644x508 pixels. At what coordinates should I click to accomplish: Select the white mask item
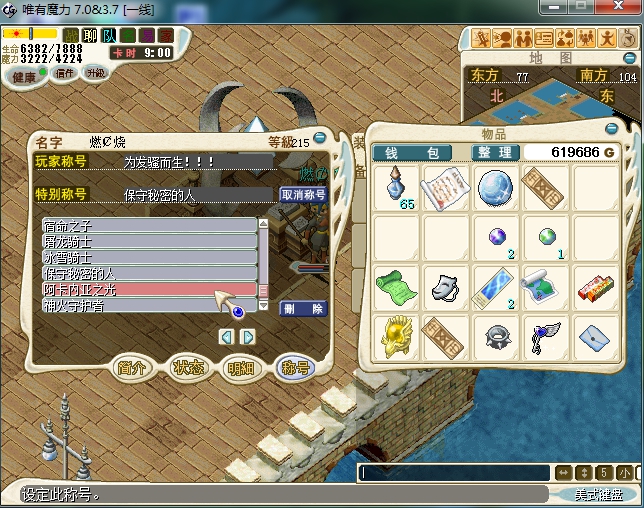pyautogui.click(x=447, y=286)
